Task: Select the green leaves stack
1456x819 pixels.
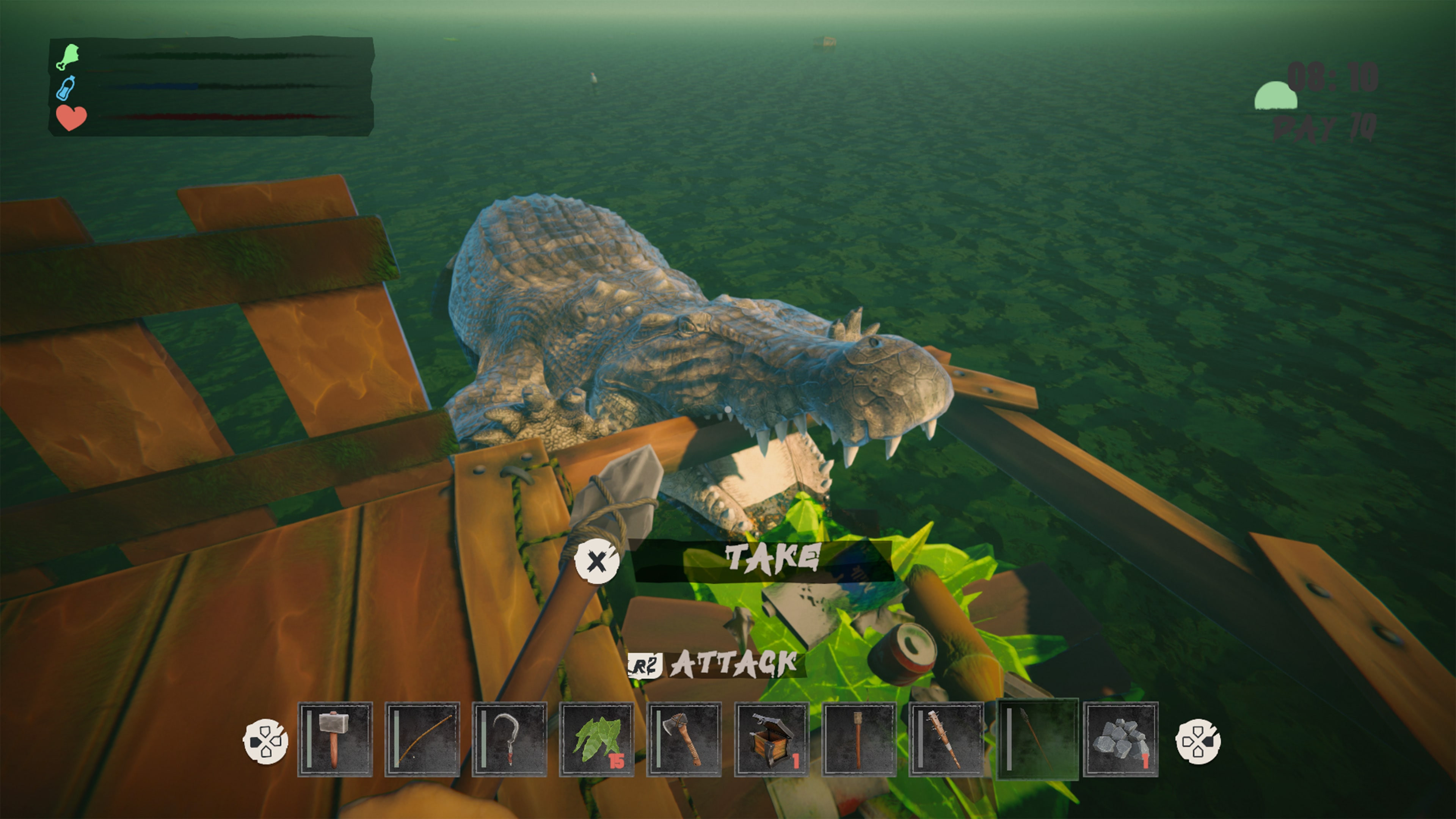Action: [x=597, y=739]
